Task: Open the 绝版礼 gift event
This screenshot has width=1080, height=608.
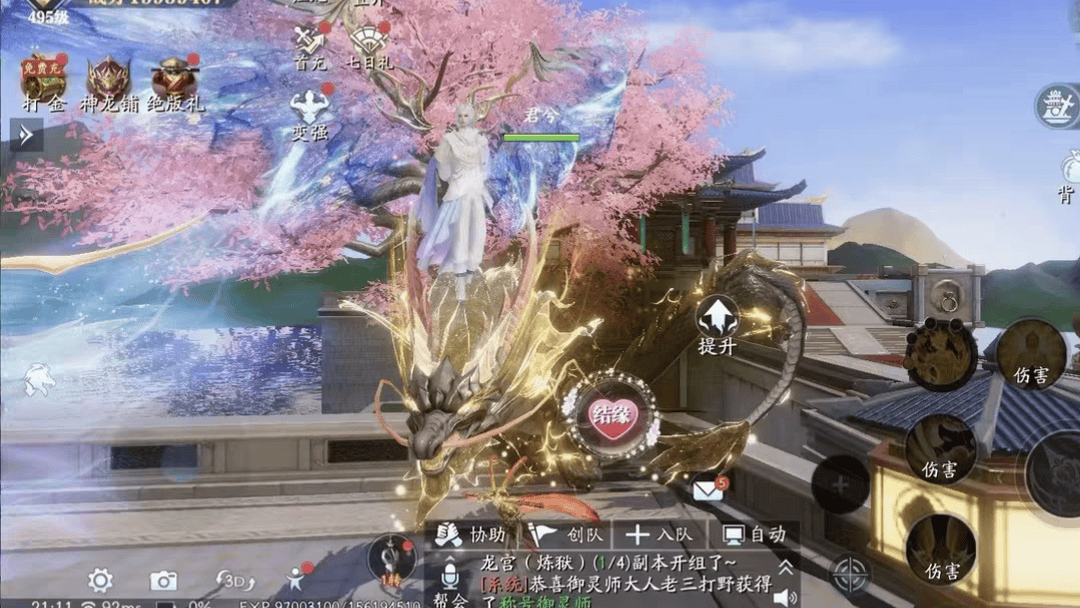Action: [x=174, y=79]
